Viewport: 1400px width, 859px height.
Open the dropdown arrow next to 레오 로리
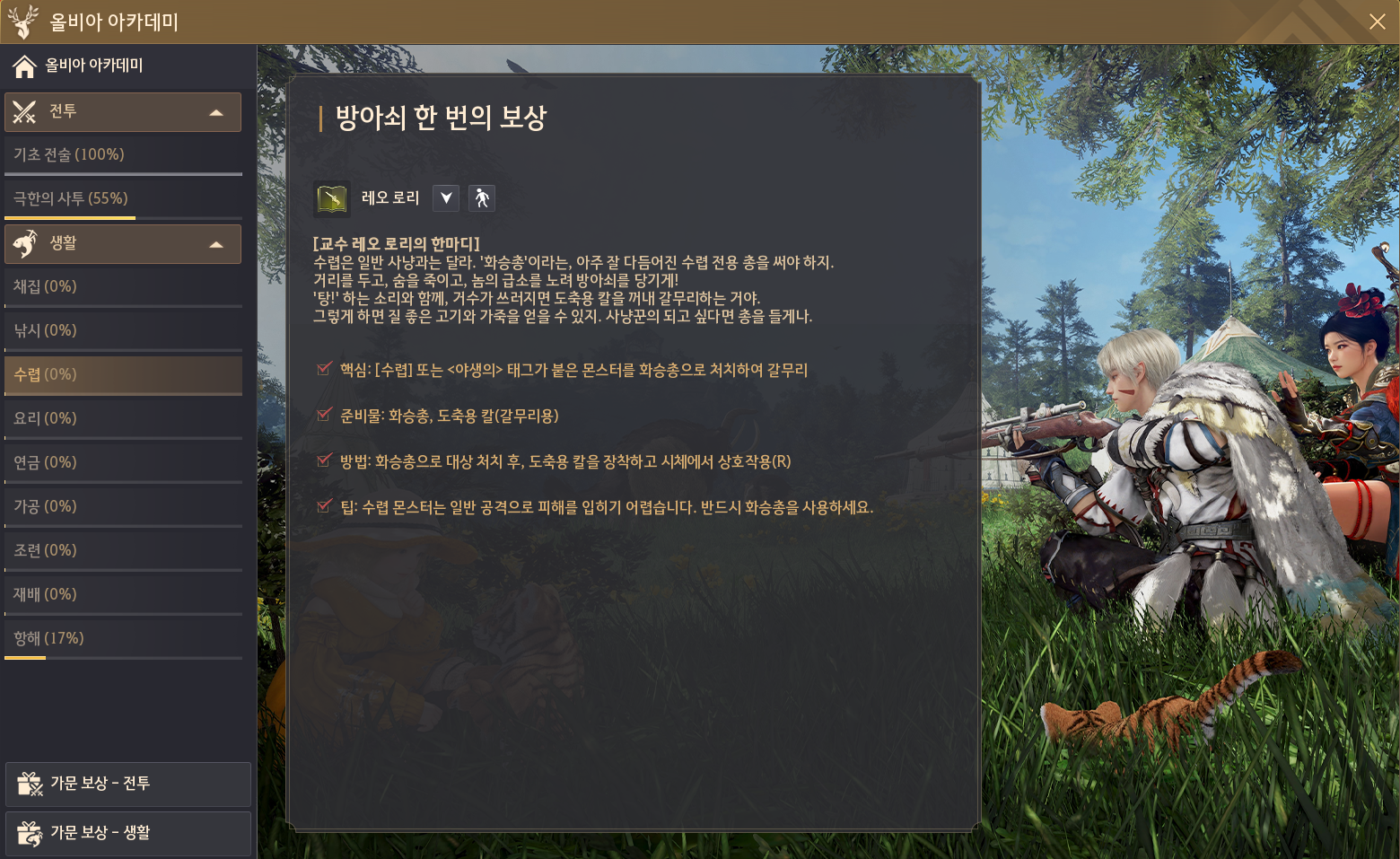[x=446, y=197]
